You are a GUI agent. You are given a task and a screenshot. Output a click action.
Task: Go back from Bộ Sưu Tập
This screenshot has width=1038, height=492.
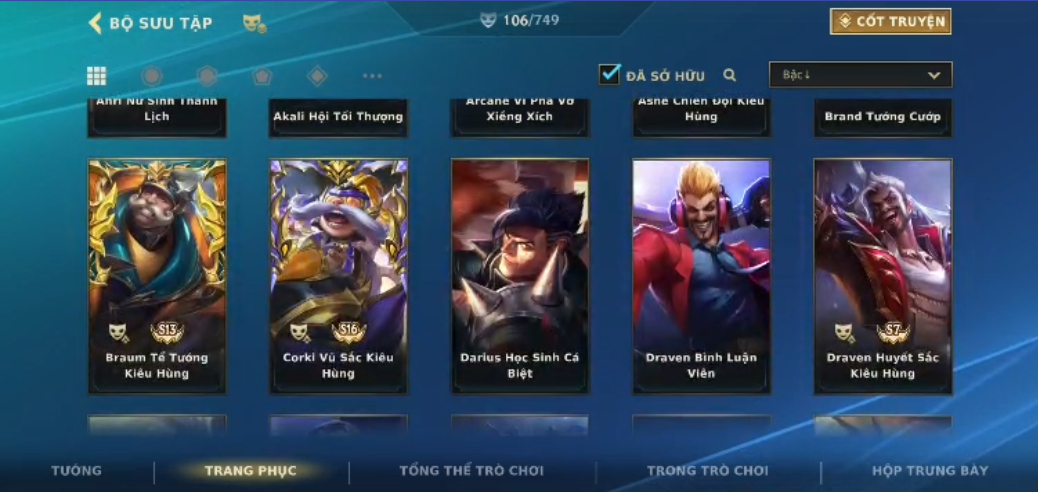click(x=96, y=23)
